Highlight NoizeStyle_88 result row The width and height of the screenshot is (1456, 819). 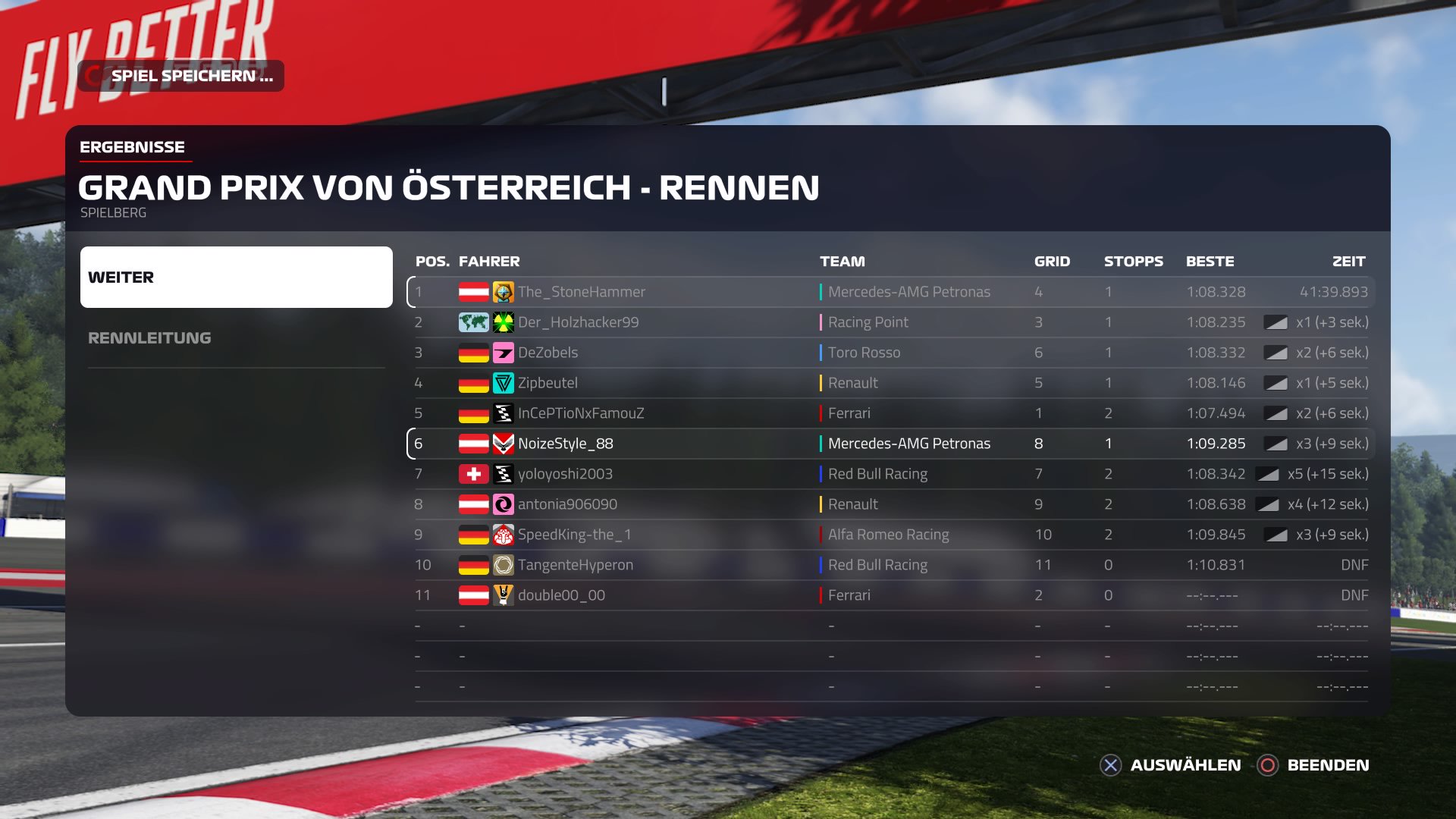(890, 444)
